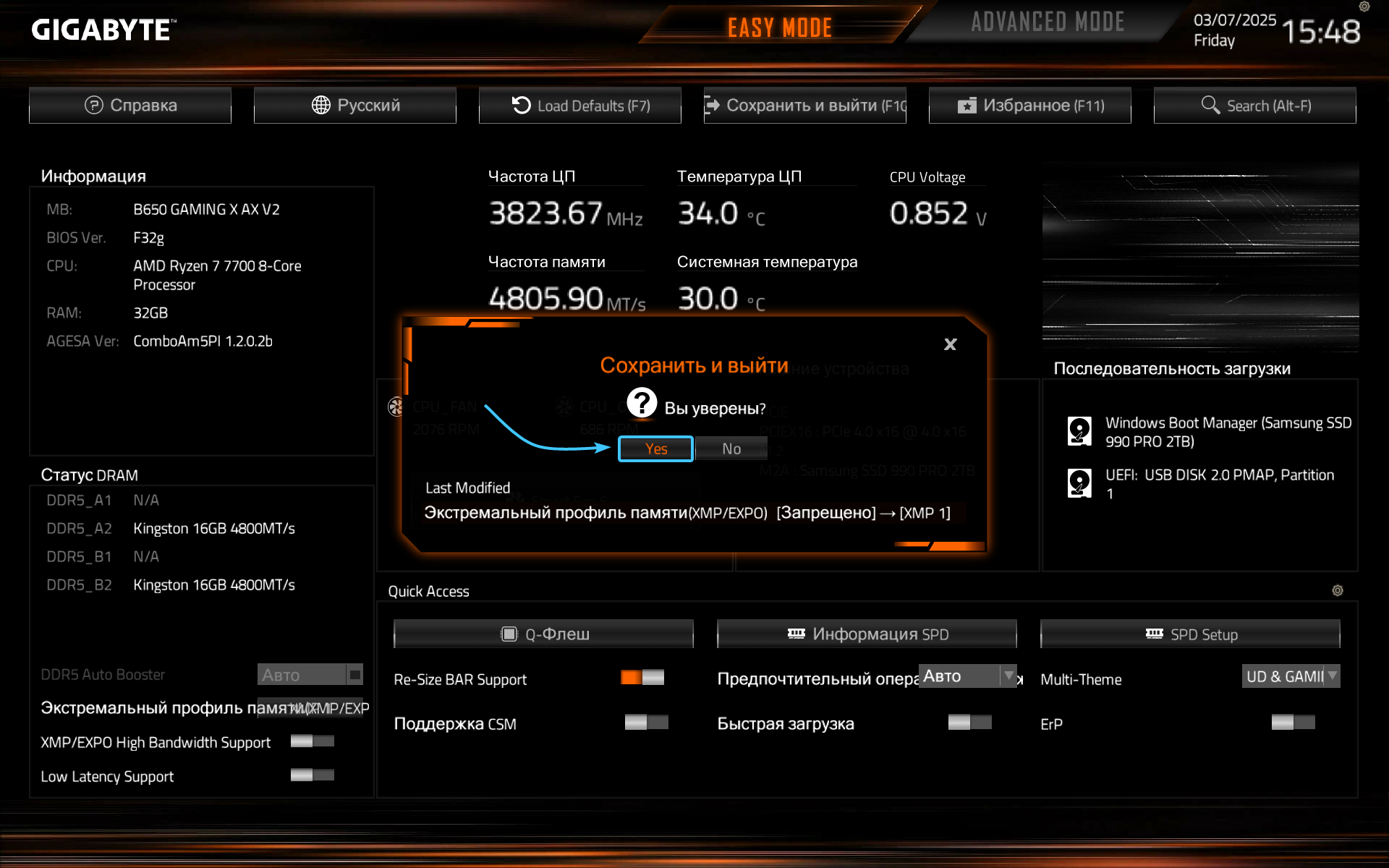Launch the Q-Флеш utility
Image resolution: width=1389 pixels, height=868 pixels.
(x=544, y=634)
